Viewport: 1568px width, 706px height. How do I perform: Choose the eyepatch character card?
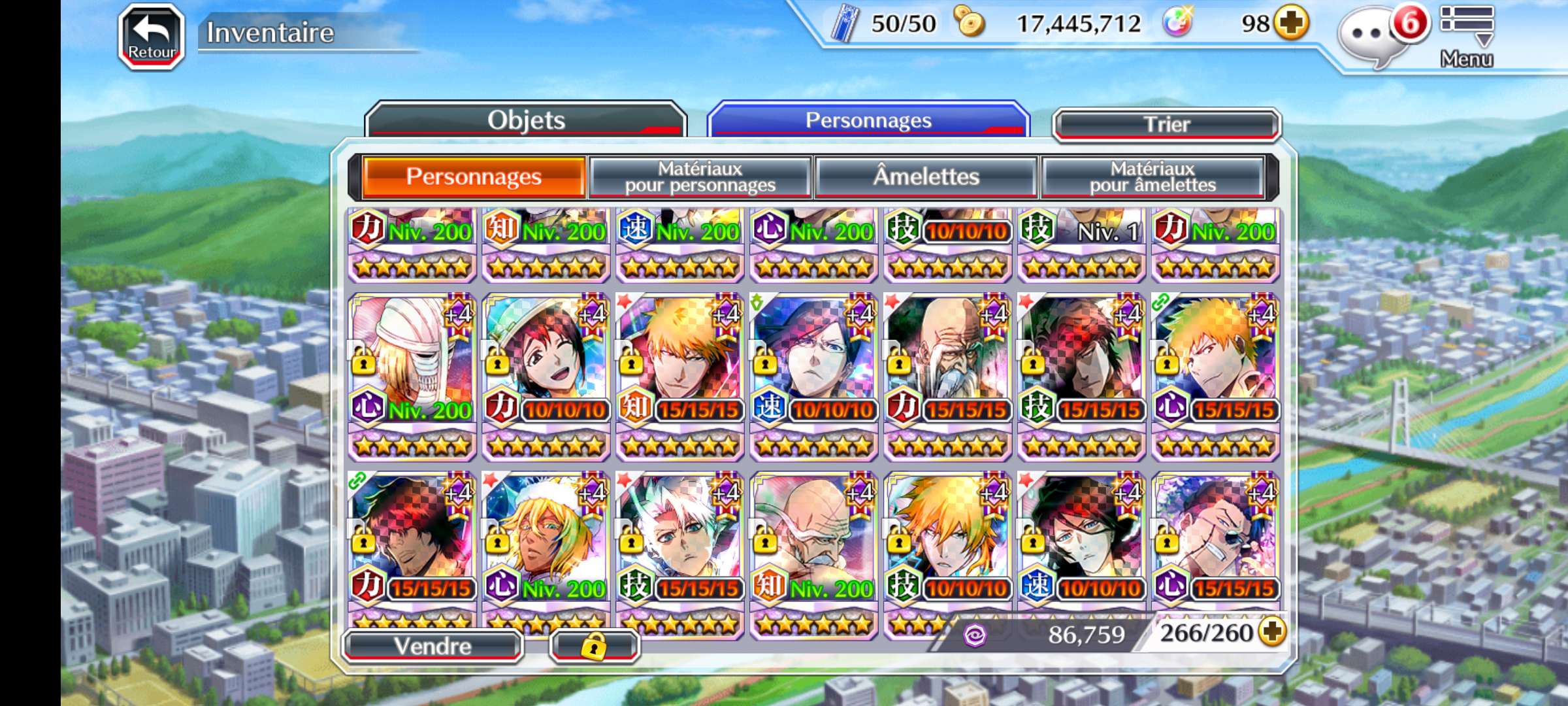coord(1215,541)
